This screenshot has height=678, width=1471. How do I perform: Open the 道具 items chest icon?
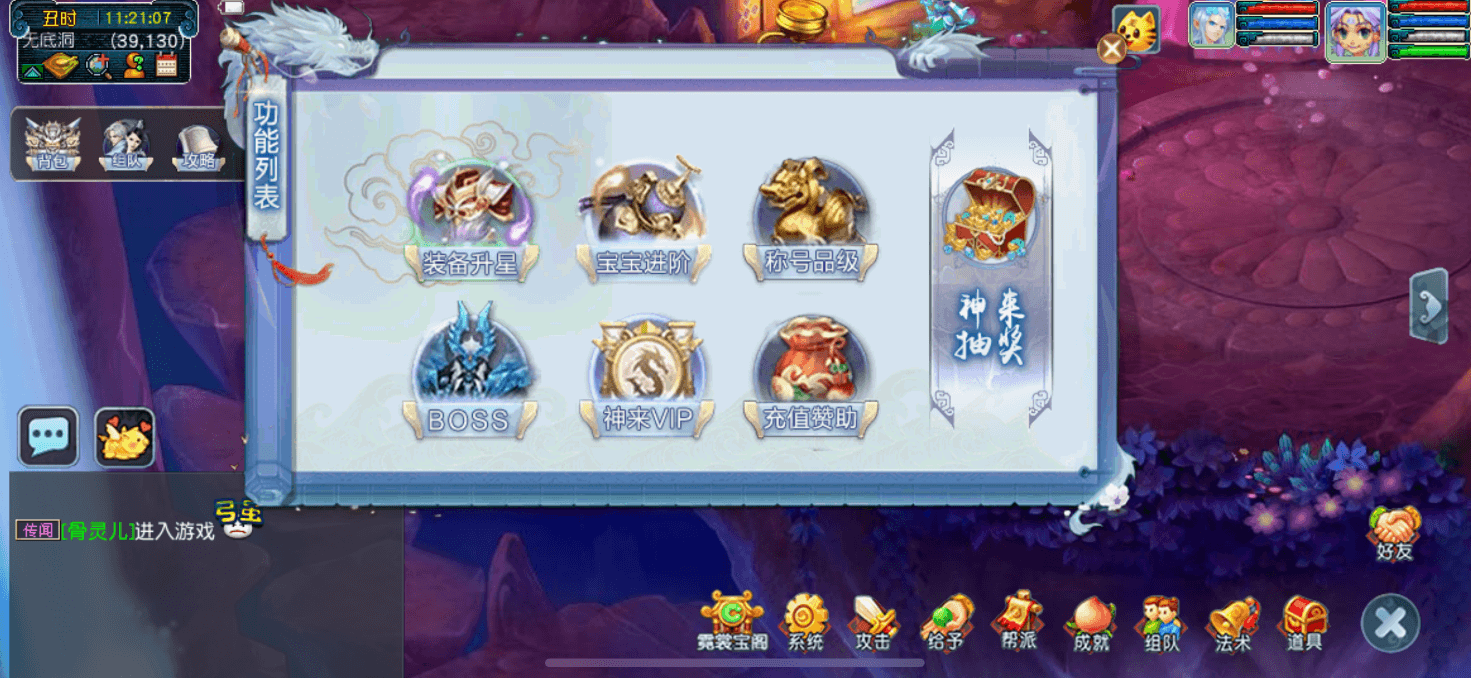click(1305, 622)
